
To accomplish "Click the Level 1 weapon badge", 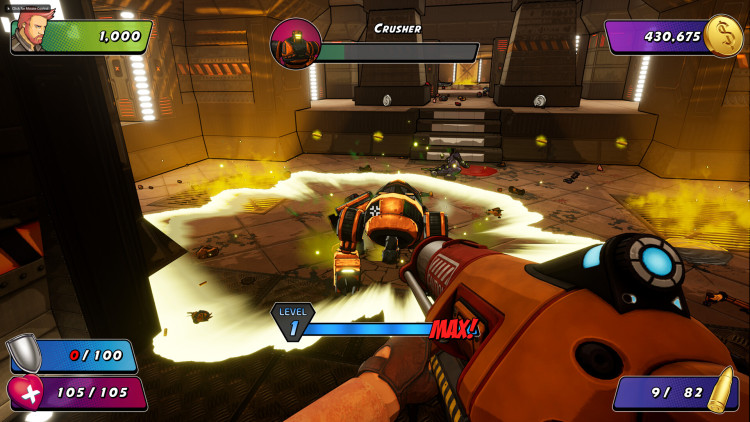I will click(292, 321).
